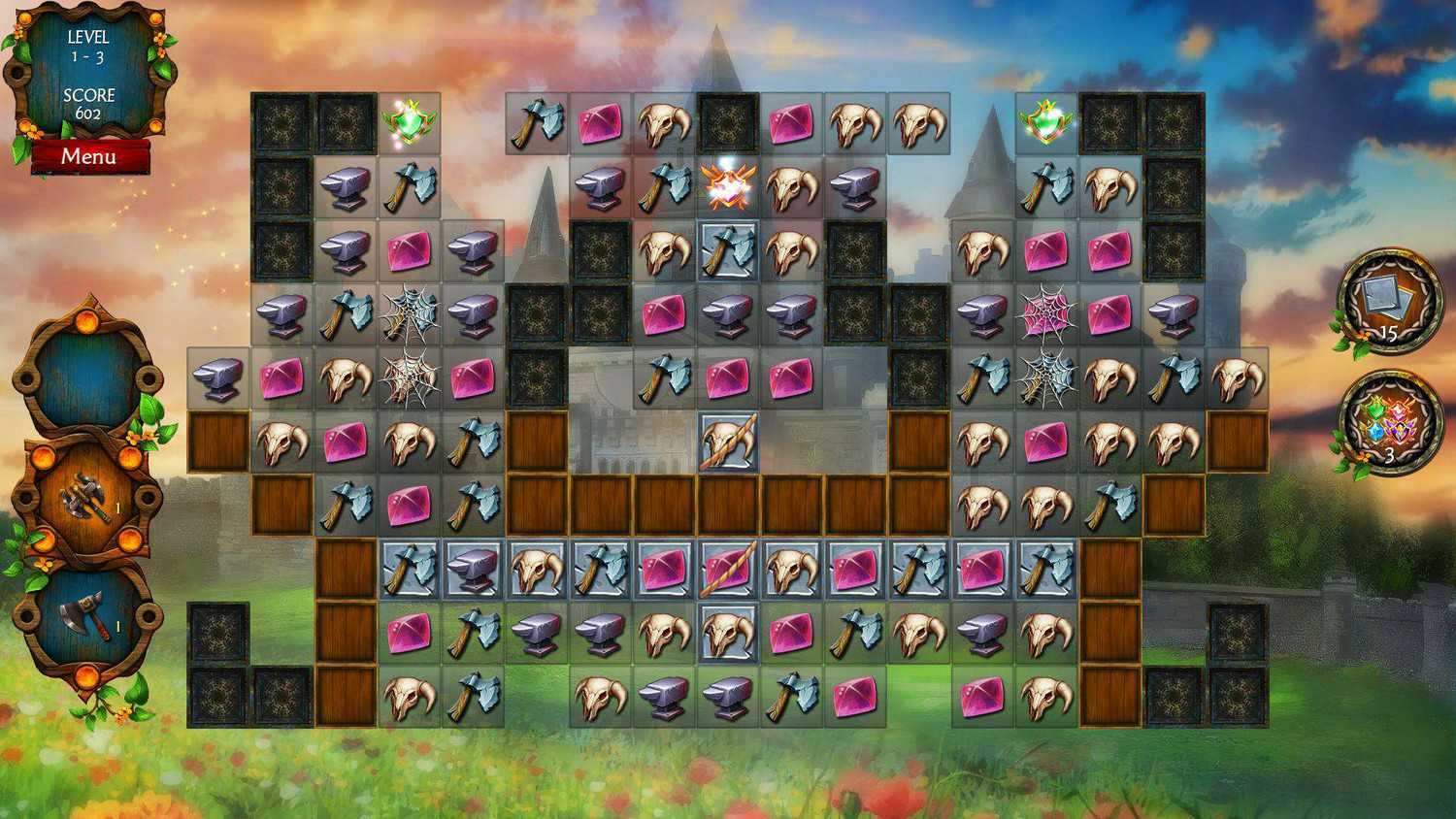Screen dimensions: 1456x819
Task: Open the red Menu button
Action: (89, 156)
